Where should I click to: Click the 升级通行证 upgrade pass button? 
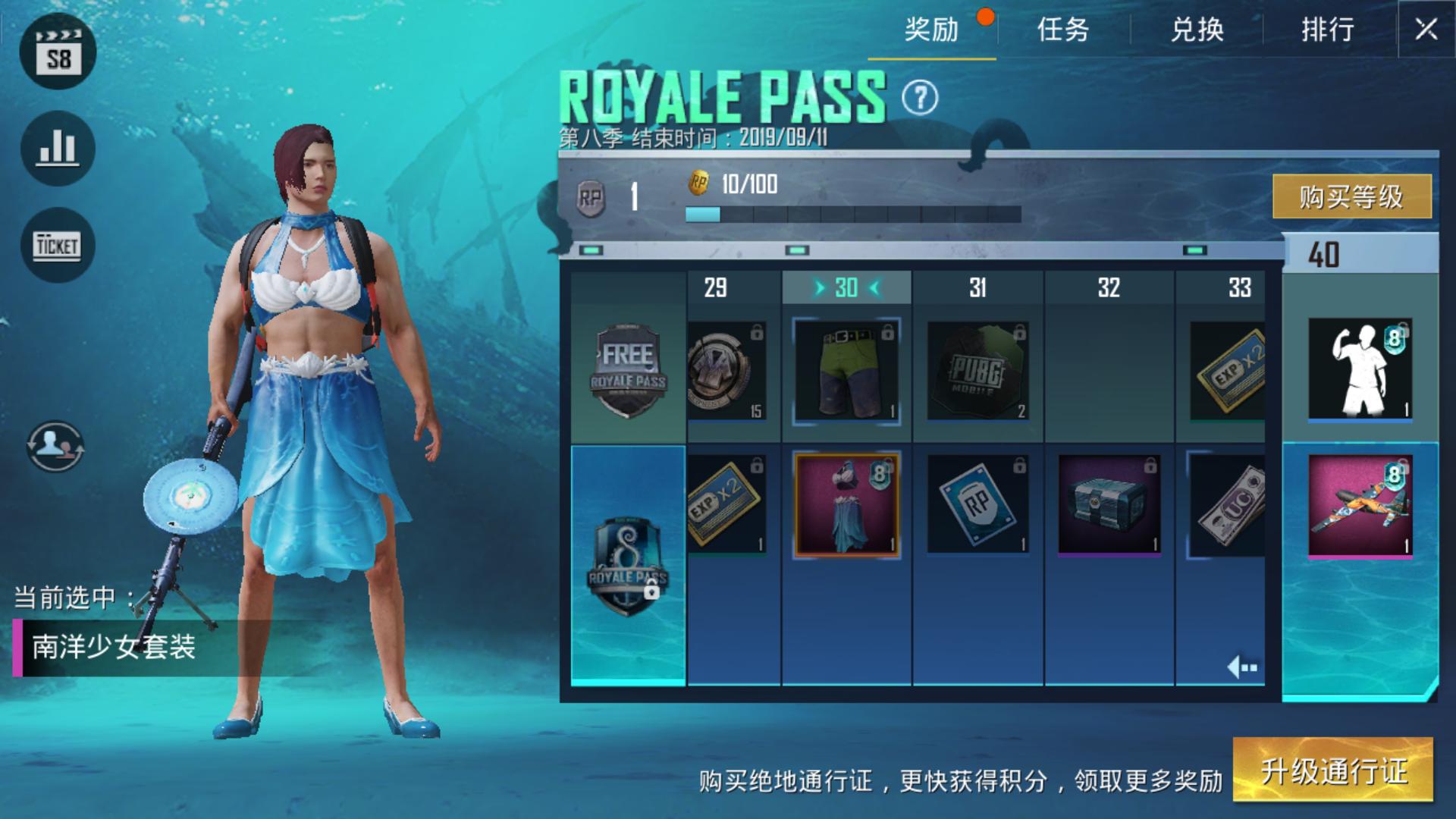click(1333, 771)
